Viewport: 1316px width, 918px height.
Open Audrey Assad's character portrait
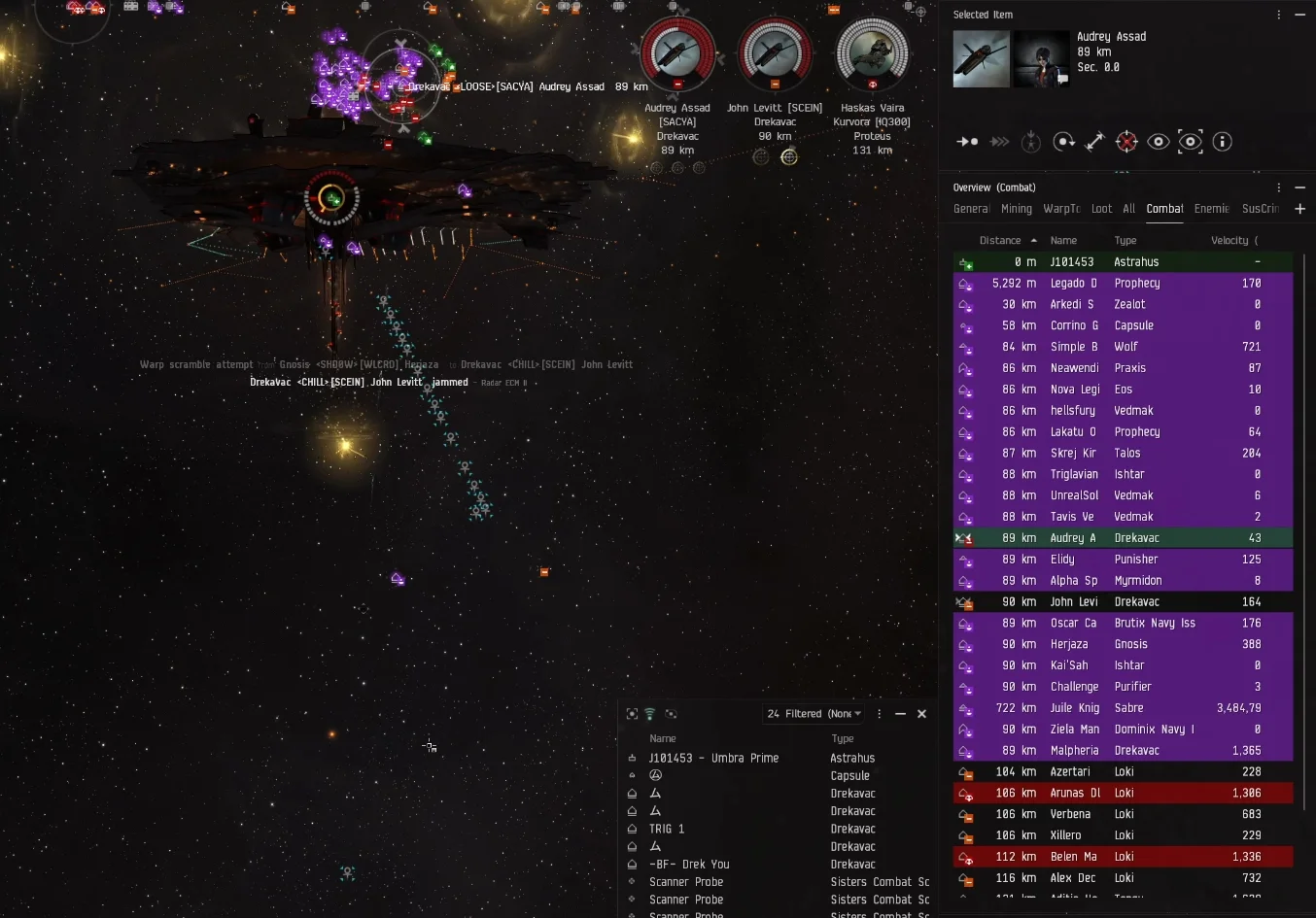click(1041, 59)
